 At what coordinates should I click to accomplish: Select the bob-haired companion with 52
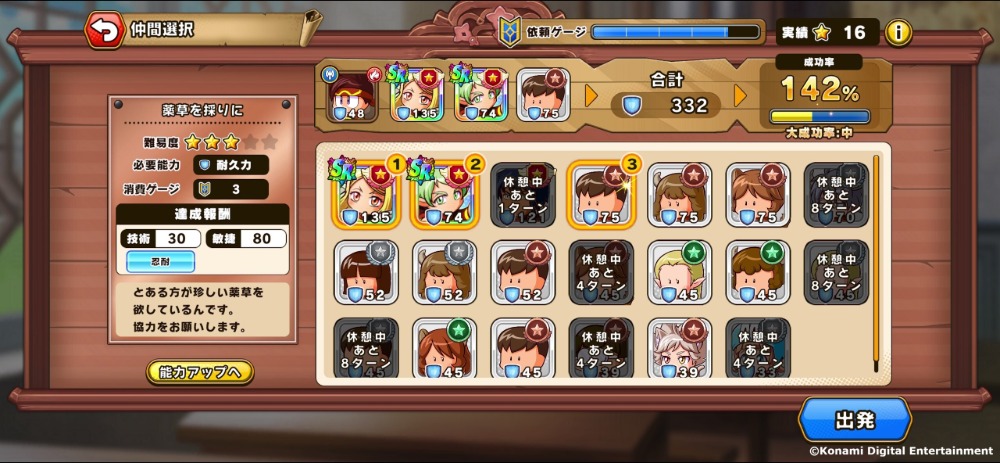(365, 271)
